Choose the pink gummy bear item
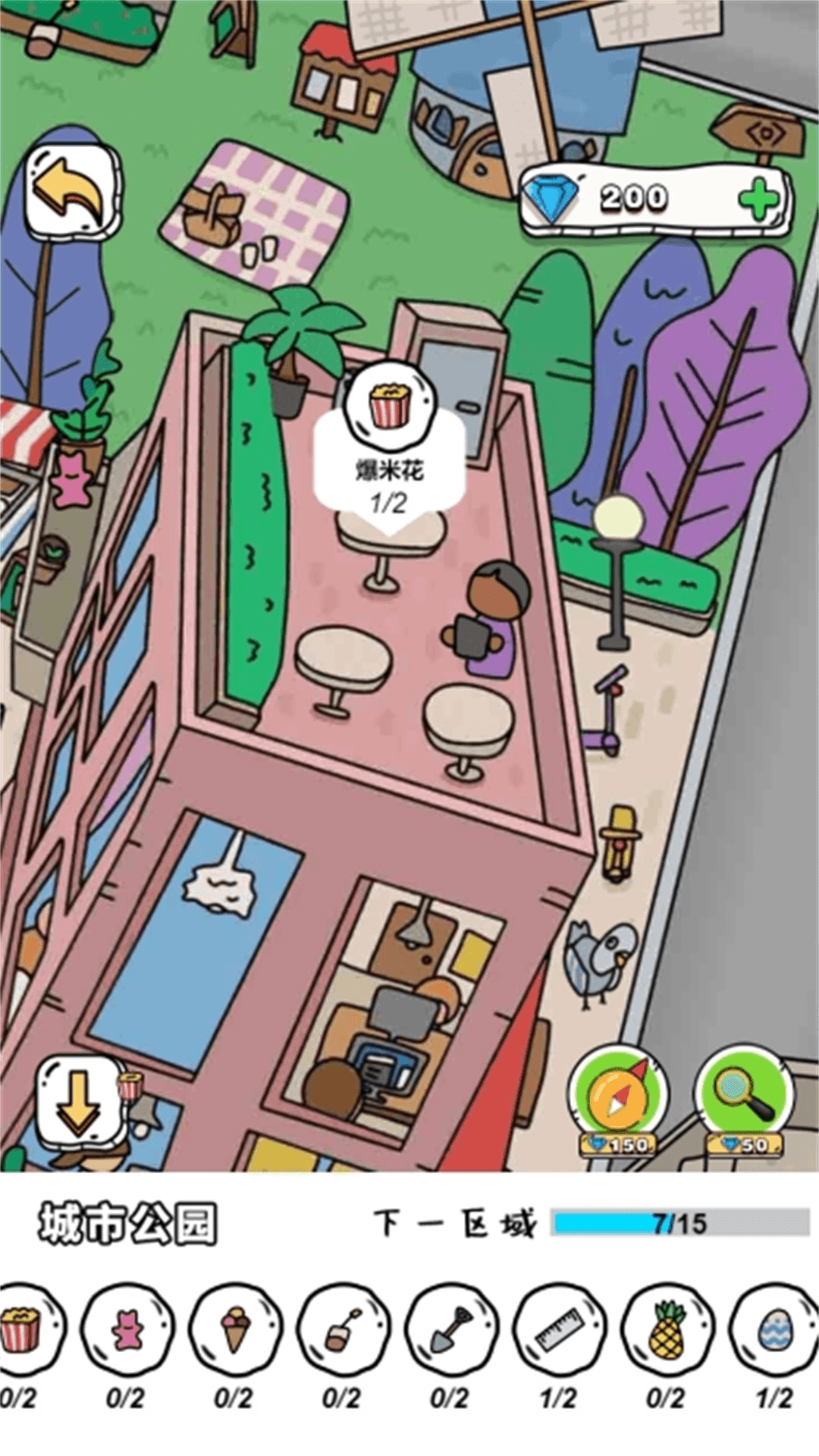 pos(127,1329)
